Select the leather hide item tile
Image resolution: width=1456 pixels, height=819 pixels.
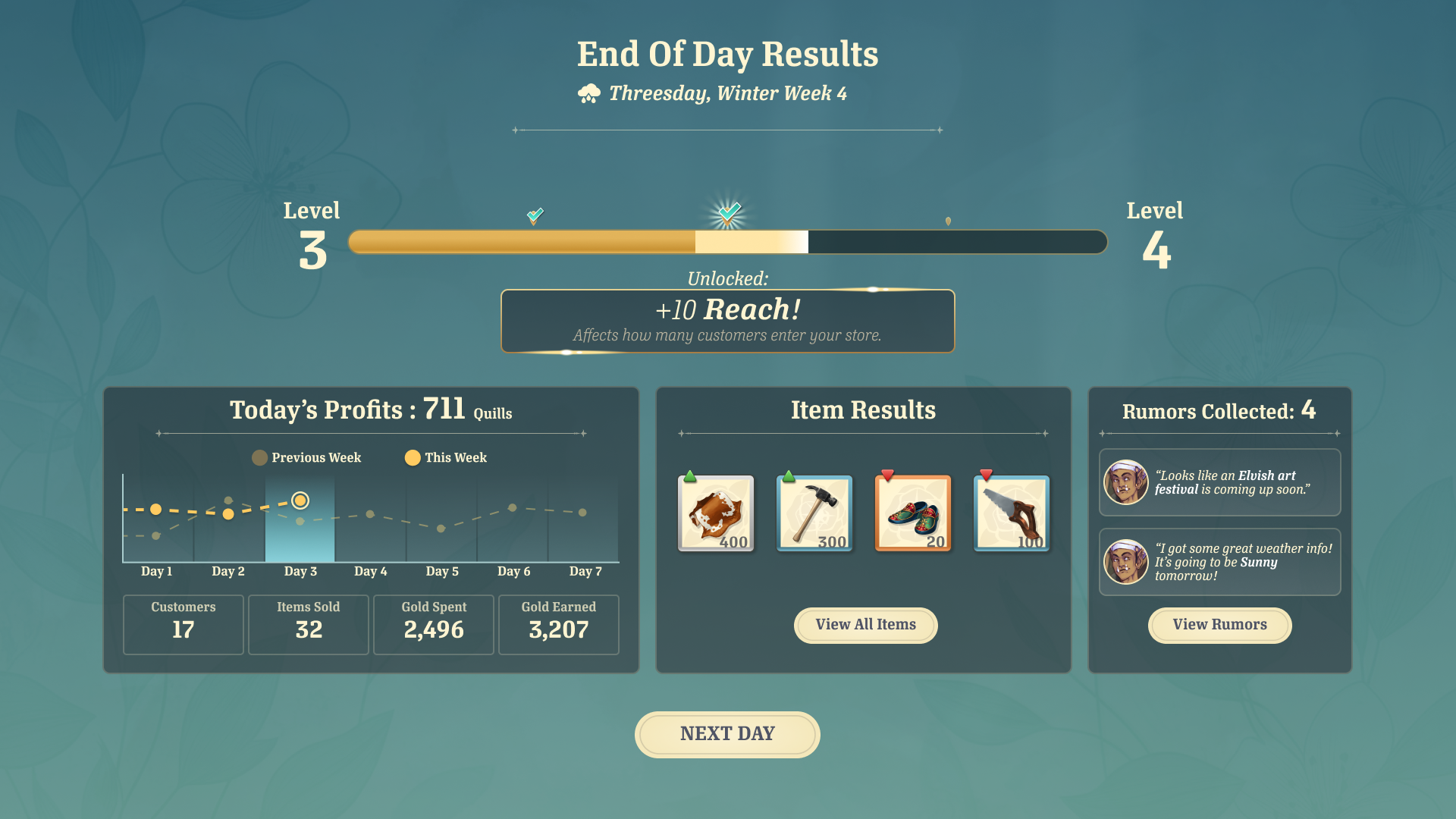click(716, 513)
